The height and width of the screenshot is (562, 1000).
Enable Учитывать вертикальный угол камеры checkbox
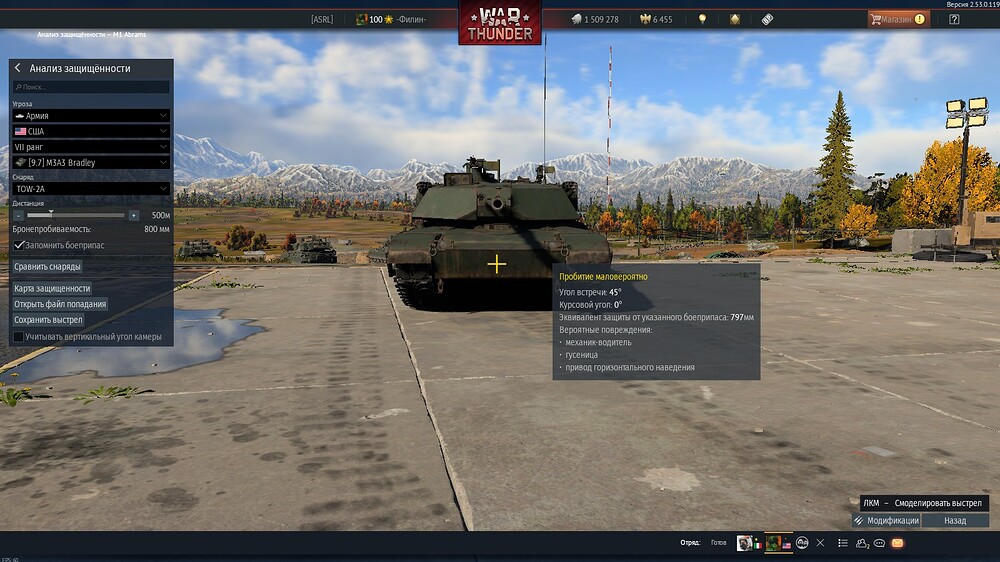[19, 337]
